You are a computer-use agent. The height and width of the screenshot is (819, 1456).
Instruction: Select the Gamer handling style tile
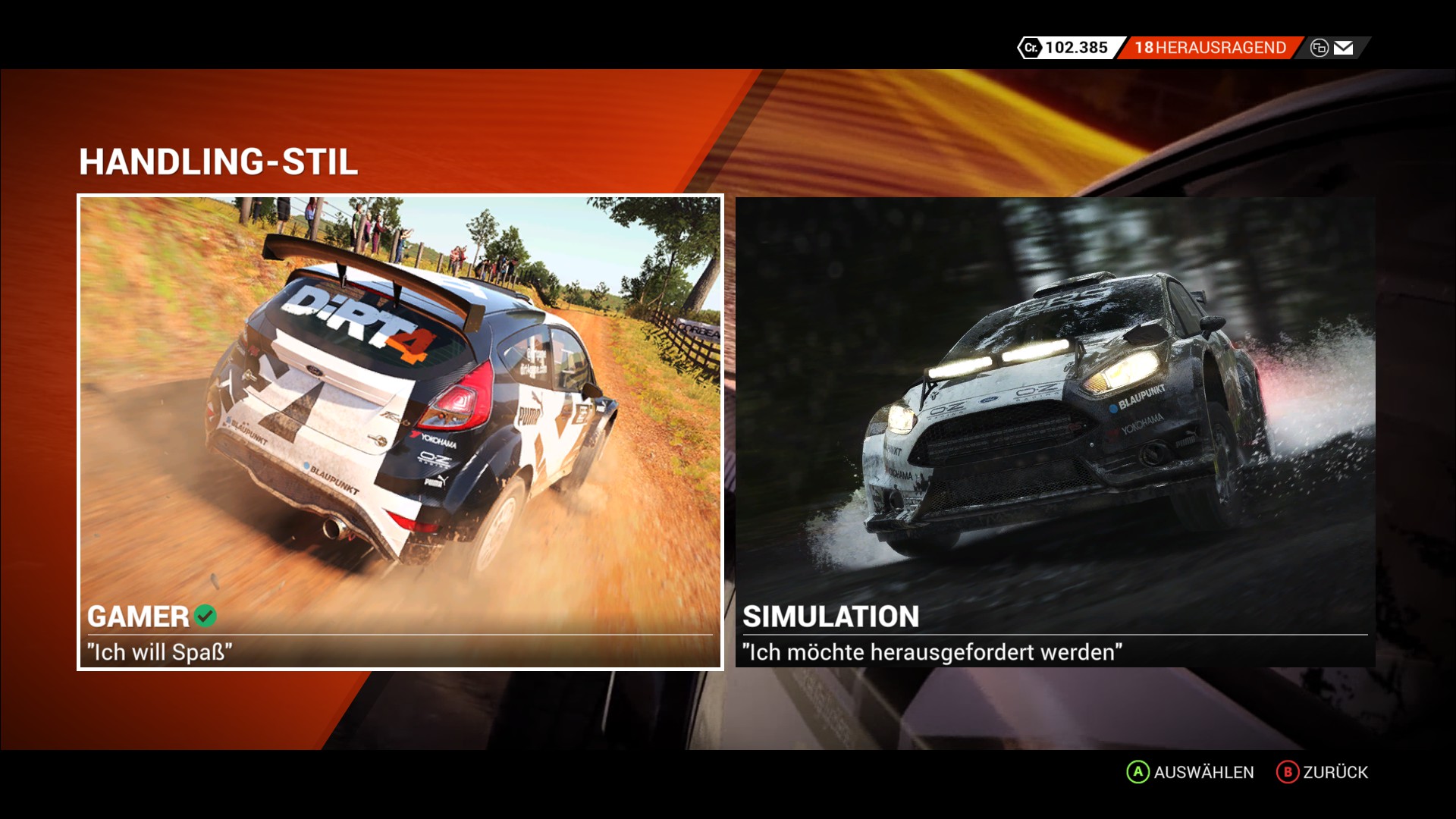(400, 432)
